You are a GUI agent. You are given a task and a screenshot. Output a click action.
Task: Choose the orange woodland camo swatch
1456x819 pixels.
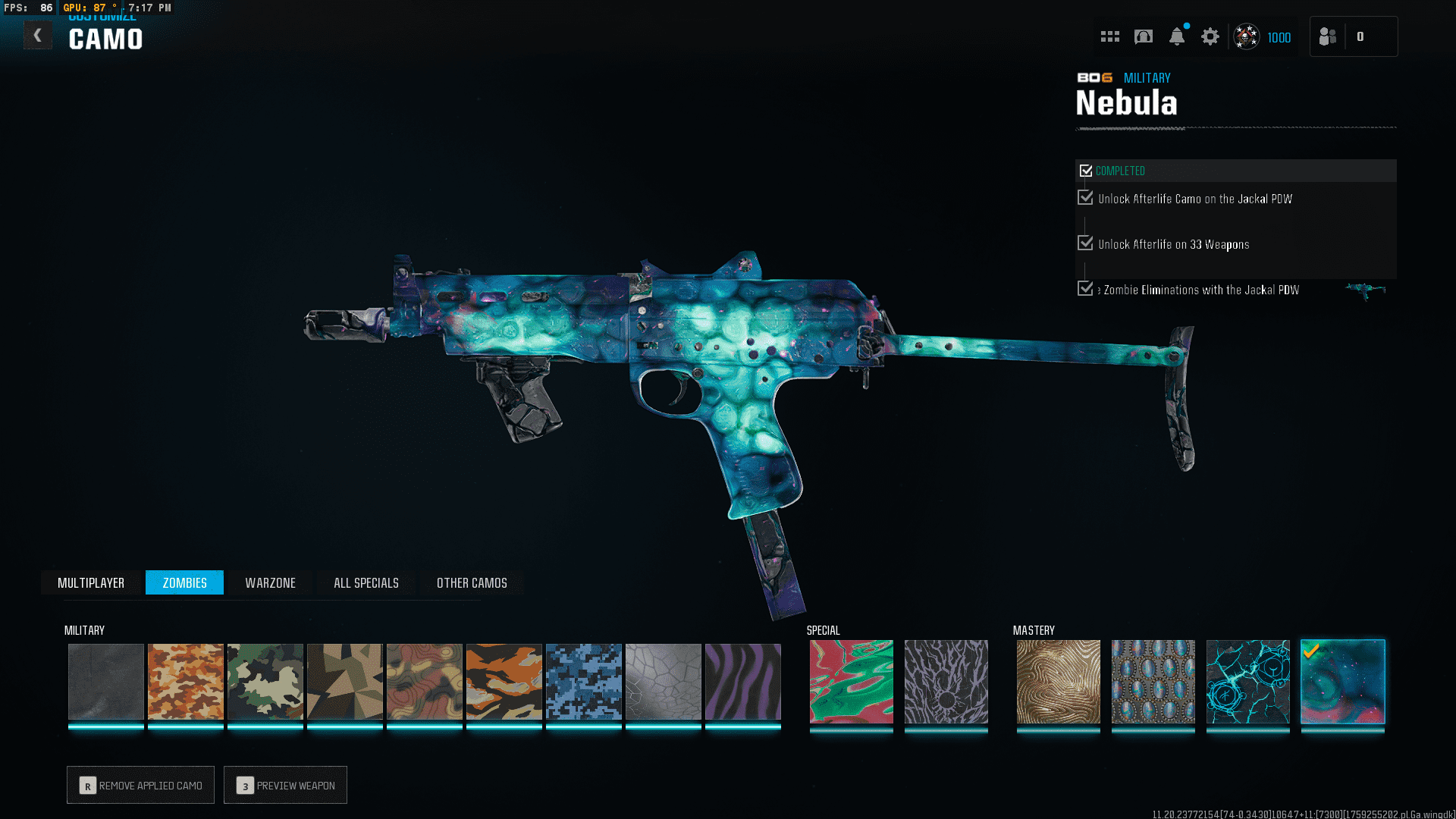(x=186, y=681)
